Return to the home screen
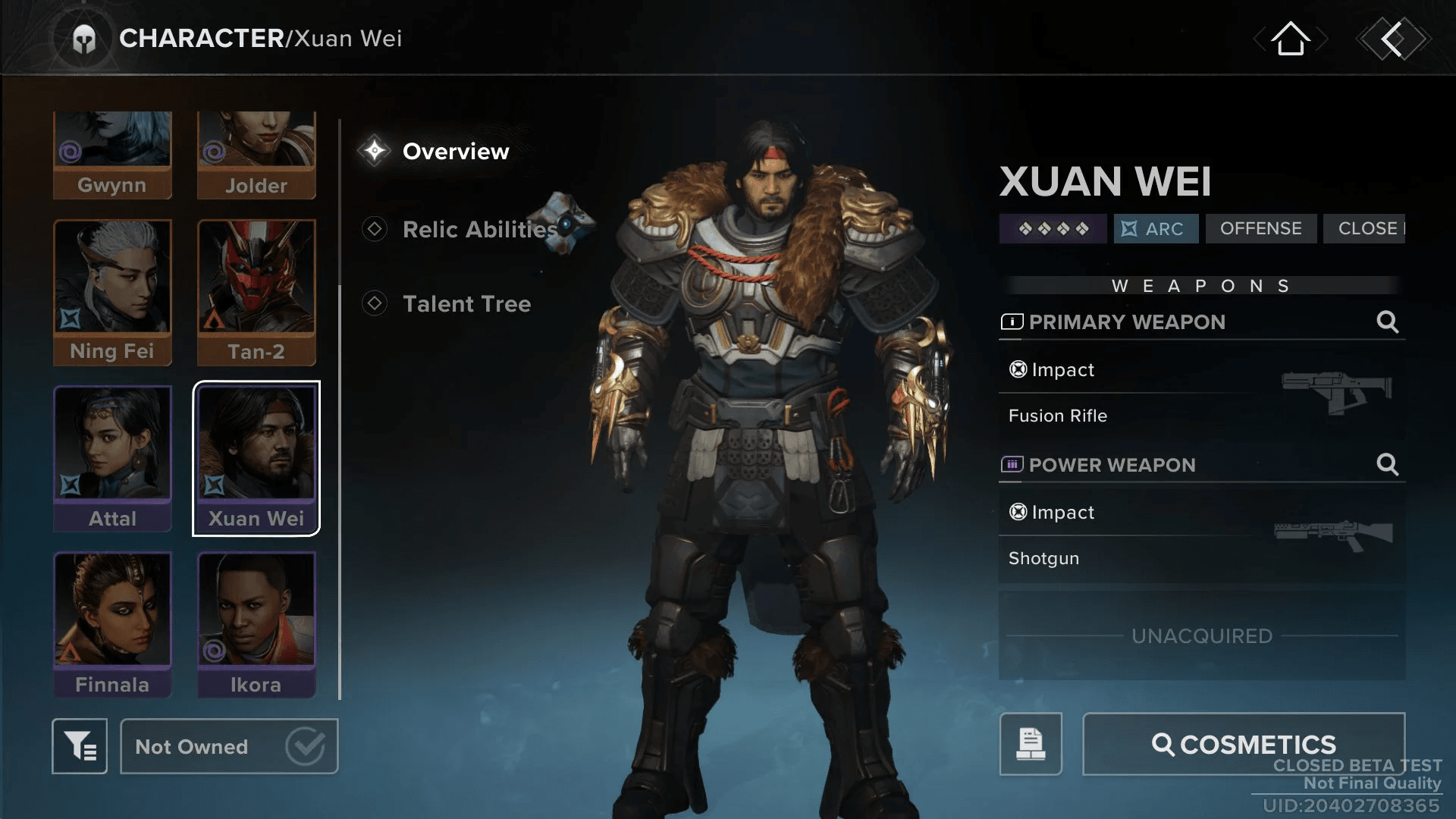Viewport: 1456px width, 819px height. click(1290, 39)
